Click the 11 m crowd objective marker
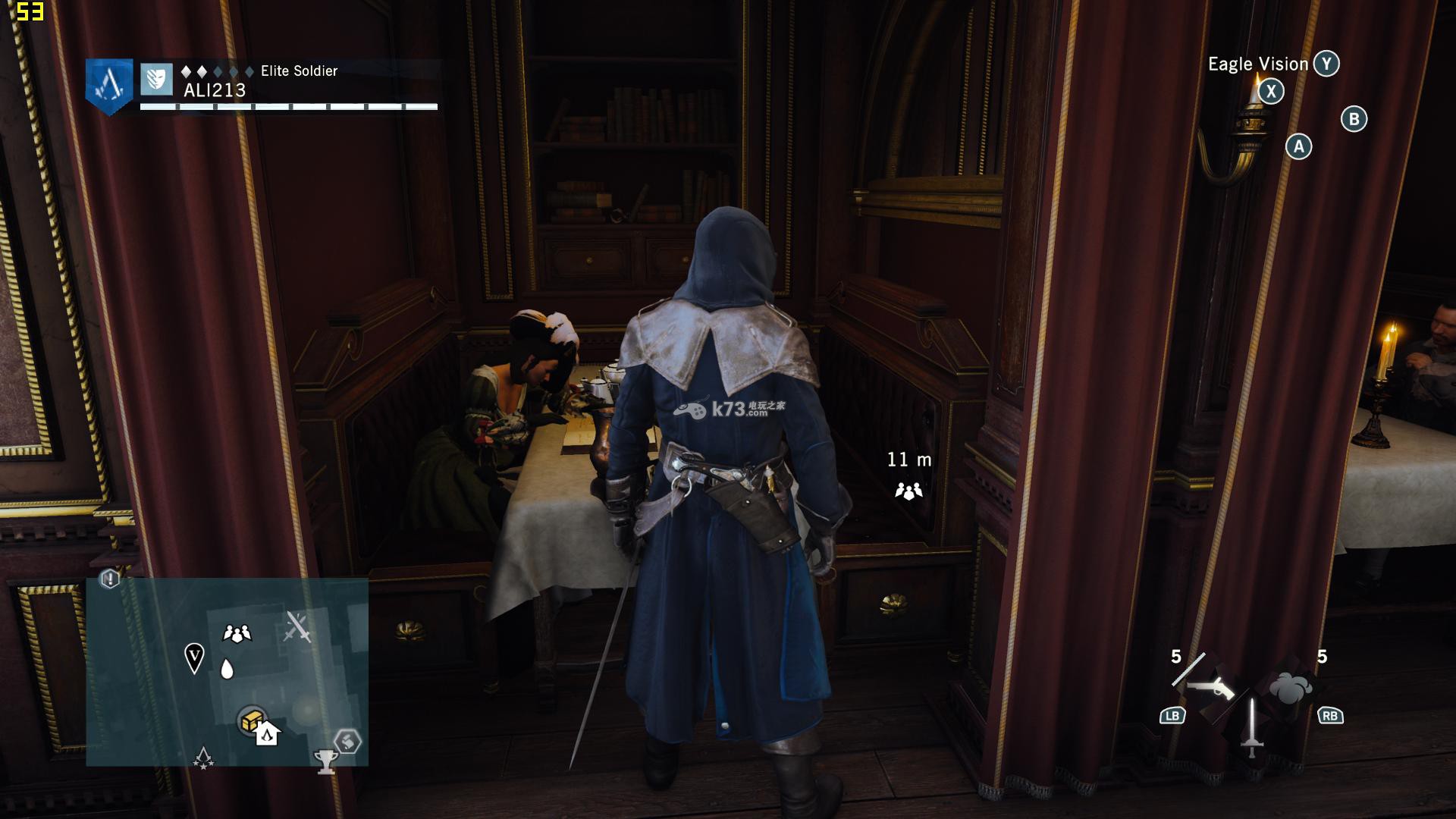This screenshot has width=1456, height=819. 908,491
